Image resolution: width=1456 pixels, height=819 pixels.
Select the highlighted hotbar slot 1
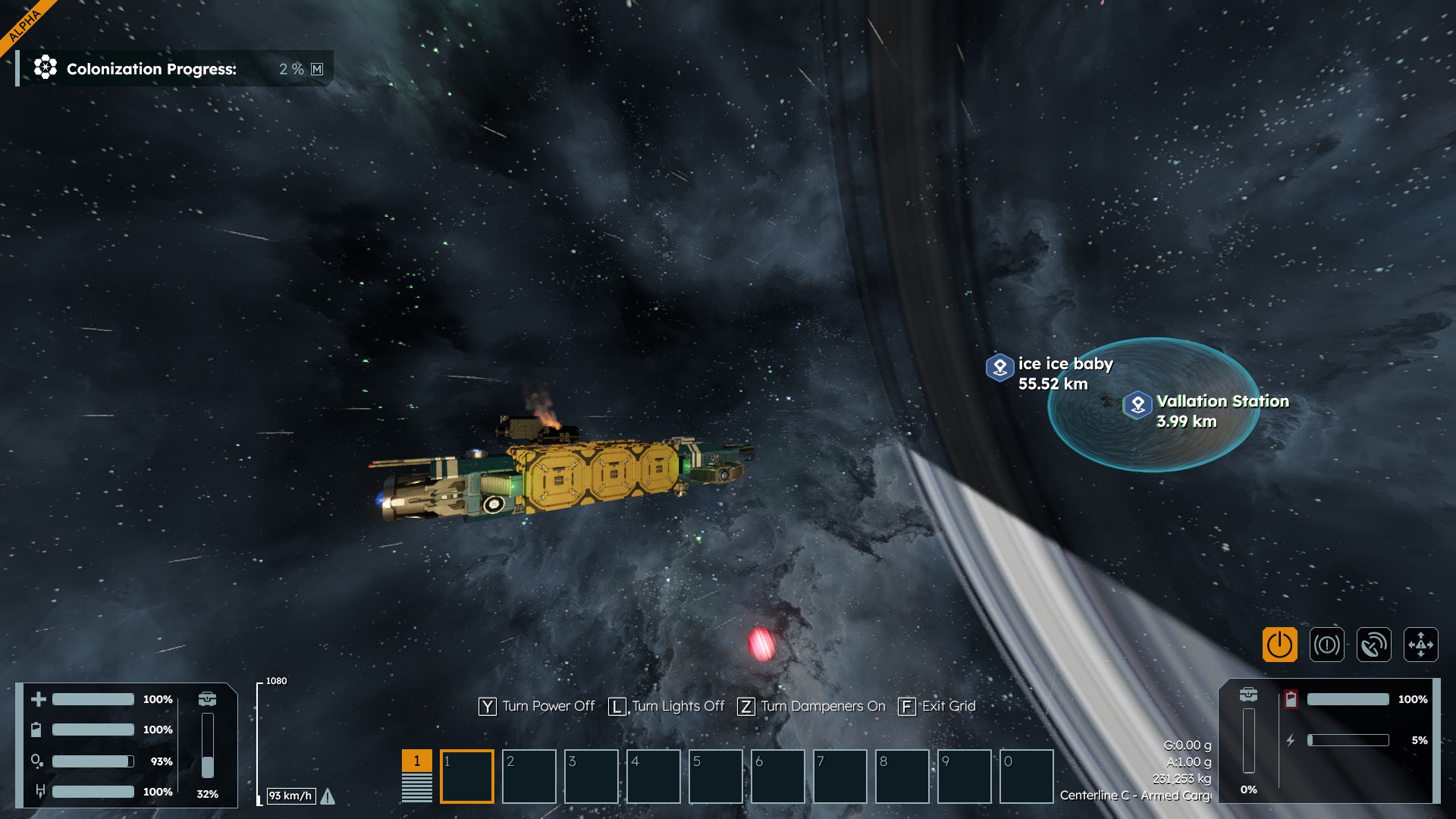tap(466, 776)
